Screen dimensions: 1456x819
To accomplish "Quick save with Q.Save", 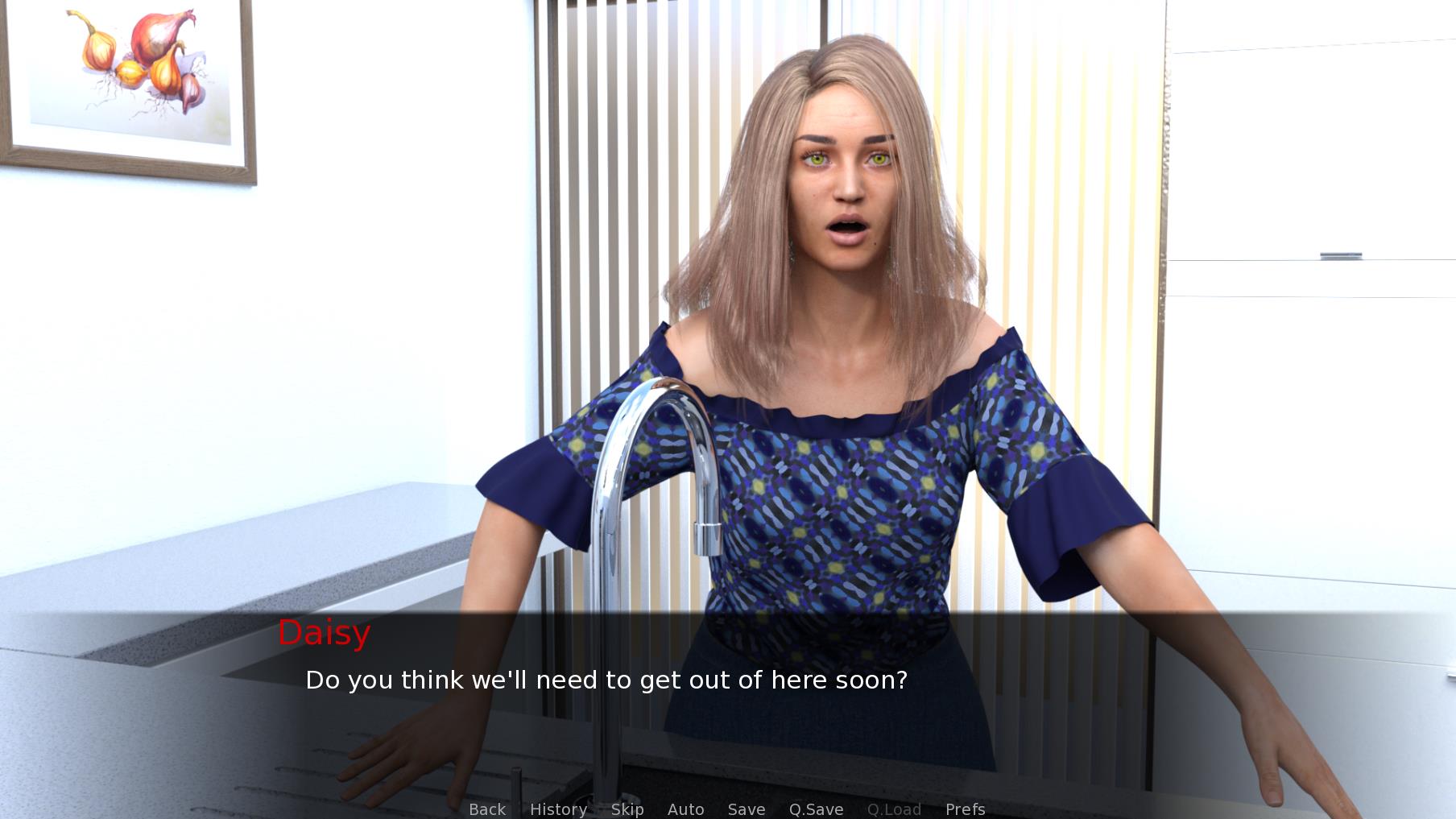I will point(816,809).
